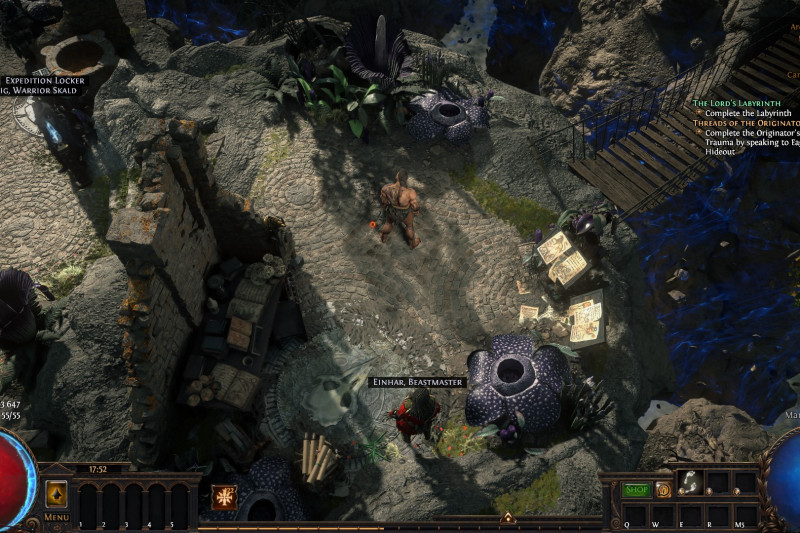Activate the orange cross buff icon

[224, 496]
